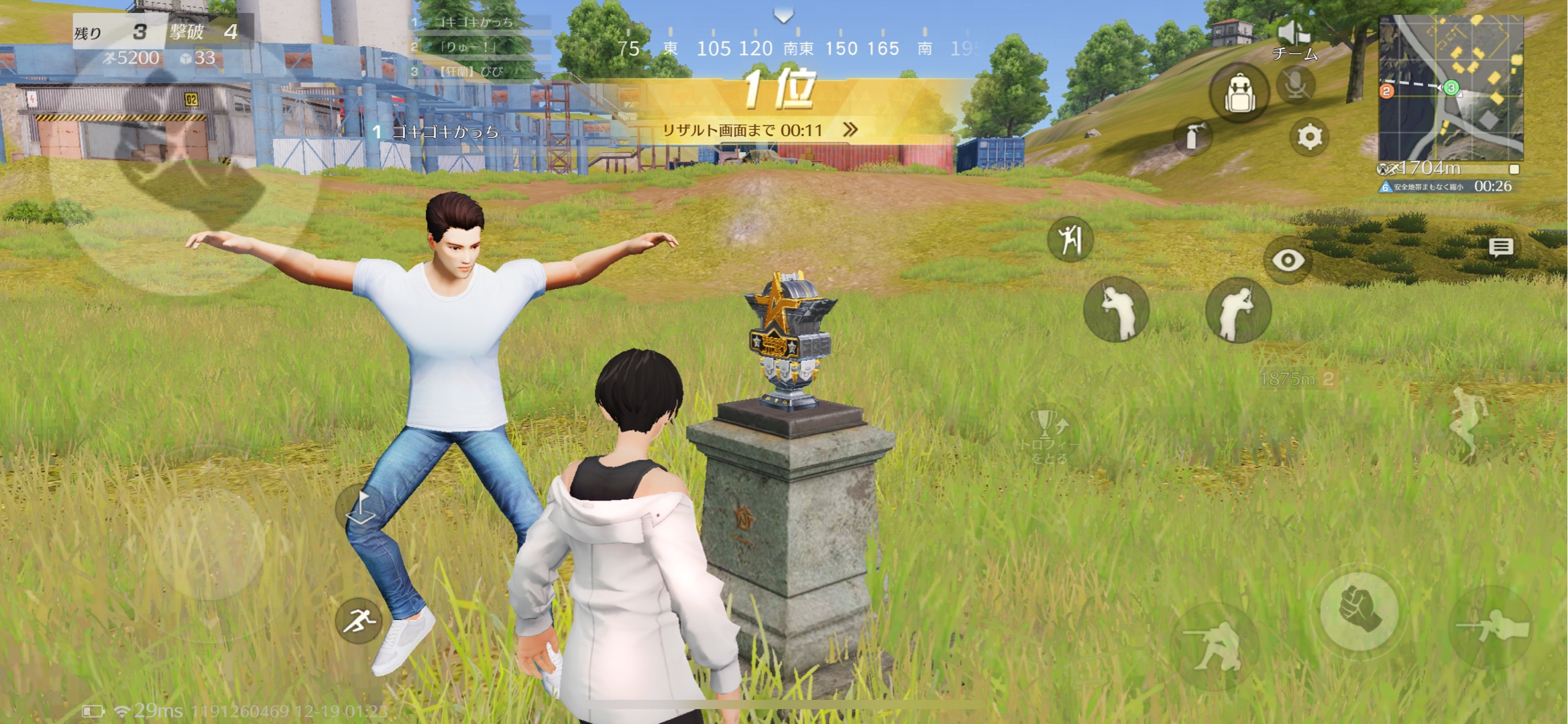
Task: Toggle the microphone voice chat
Action: 1296,86
